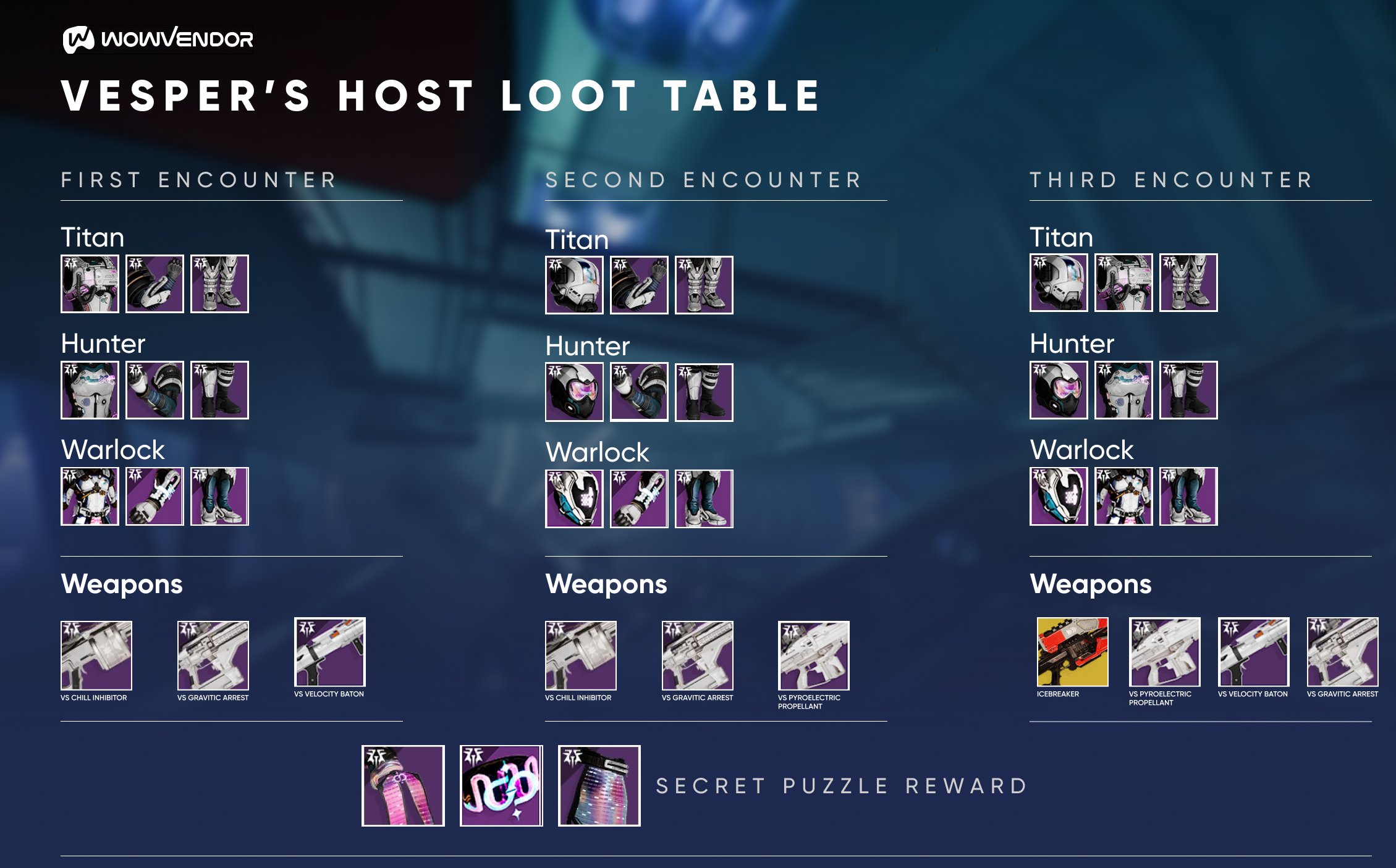Choose Third Encounter's VS Gravitic Arrest icon

tap(1342, 652)
